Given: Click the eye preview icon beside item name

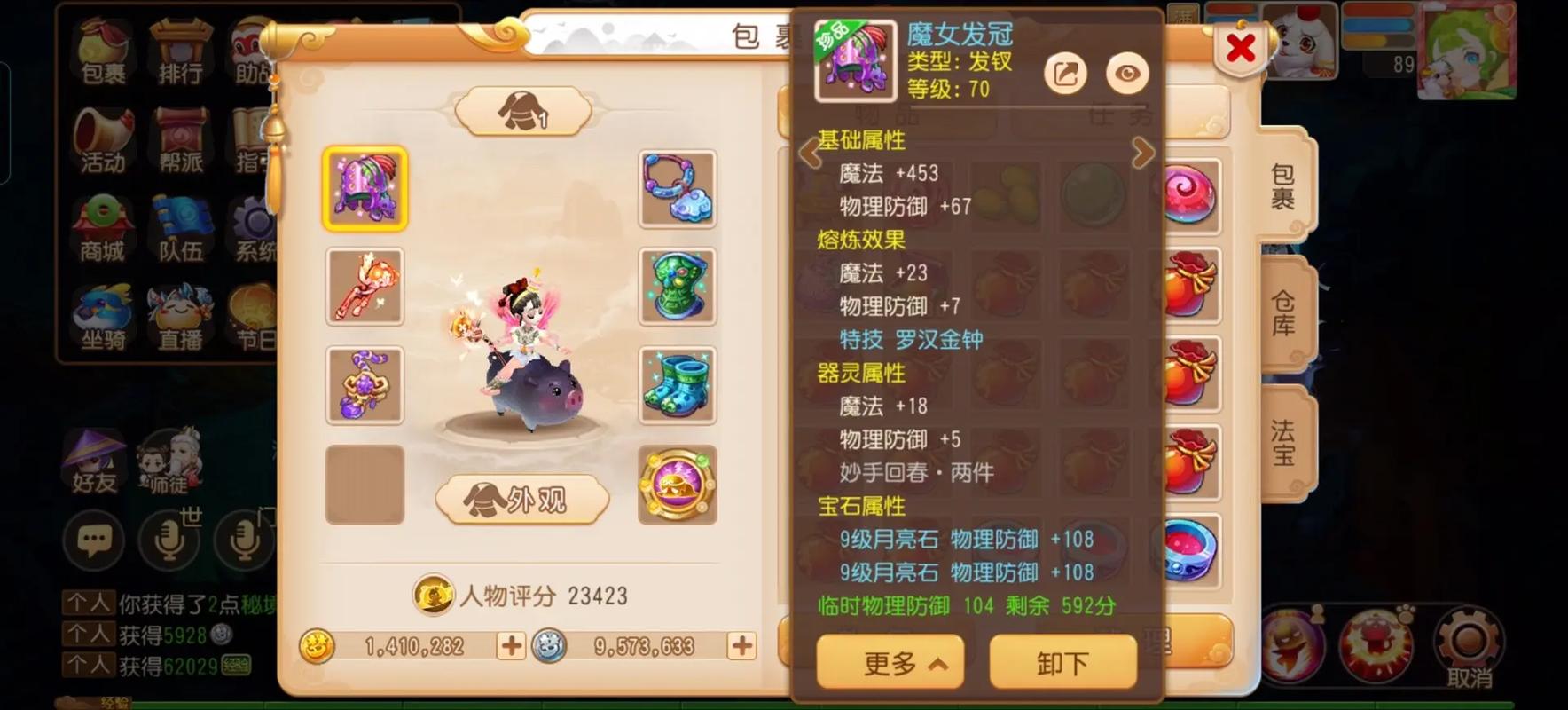Looking at the screenshot, I should tap(1126, 74).
